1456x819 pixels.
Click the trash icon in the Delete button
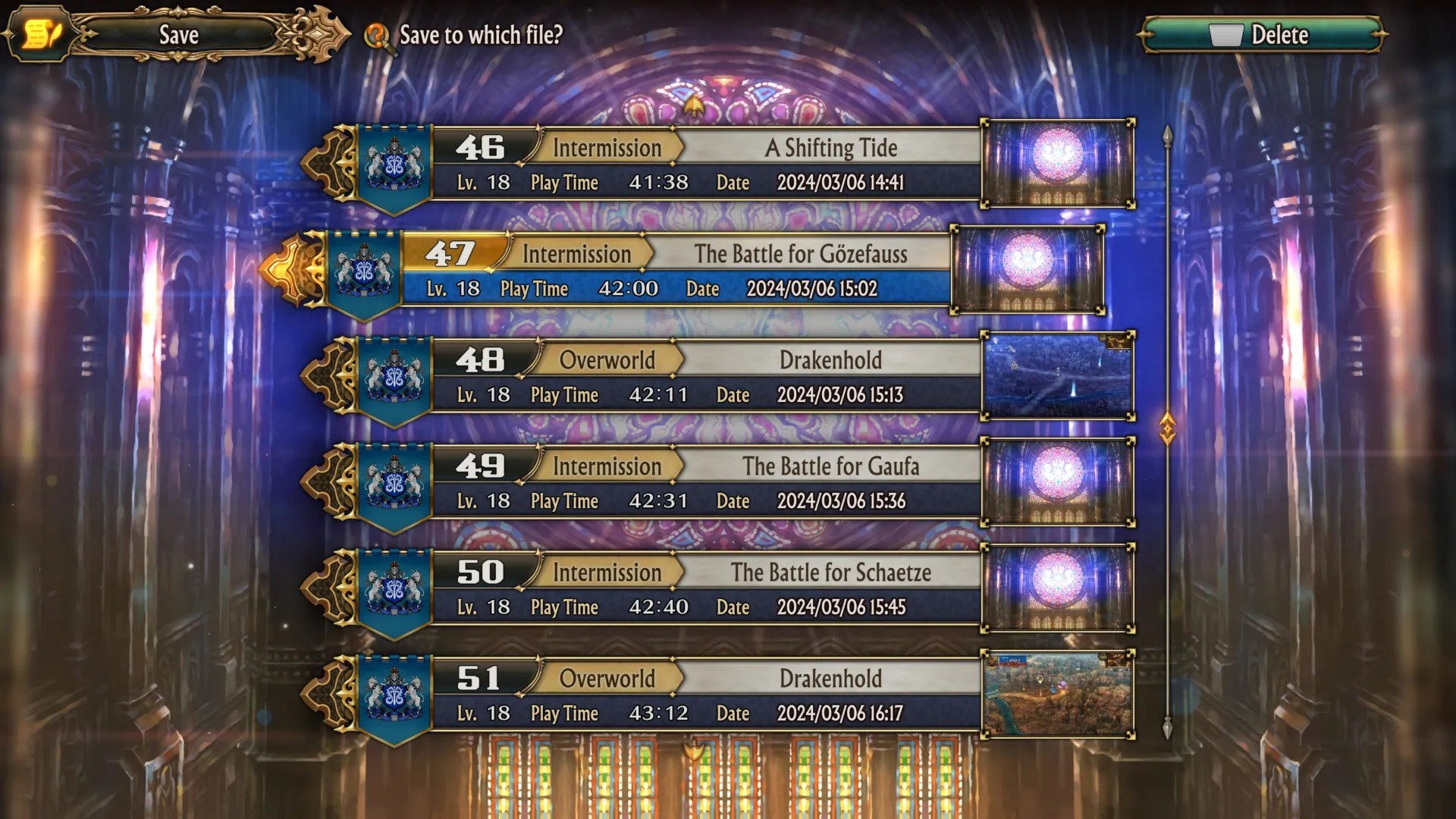pyautogui.click(x=1225, y=33)
